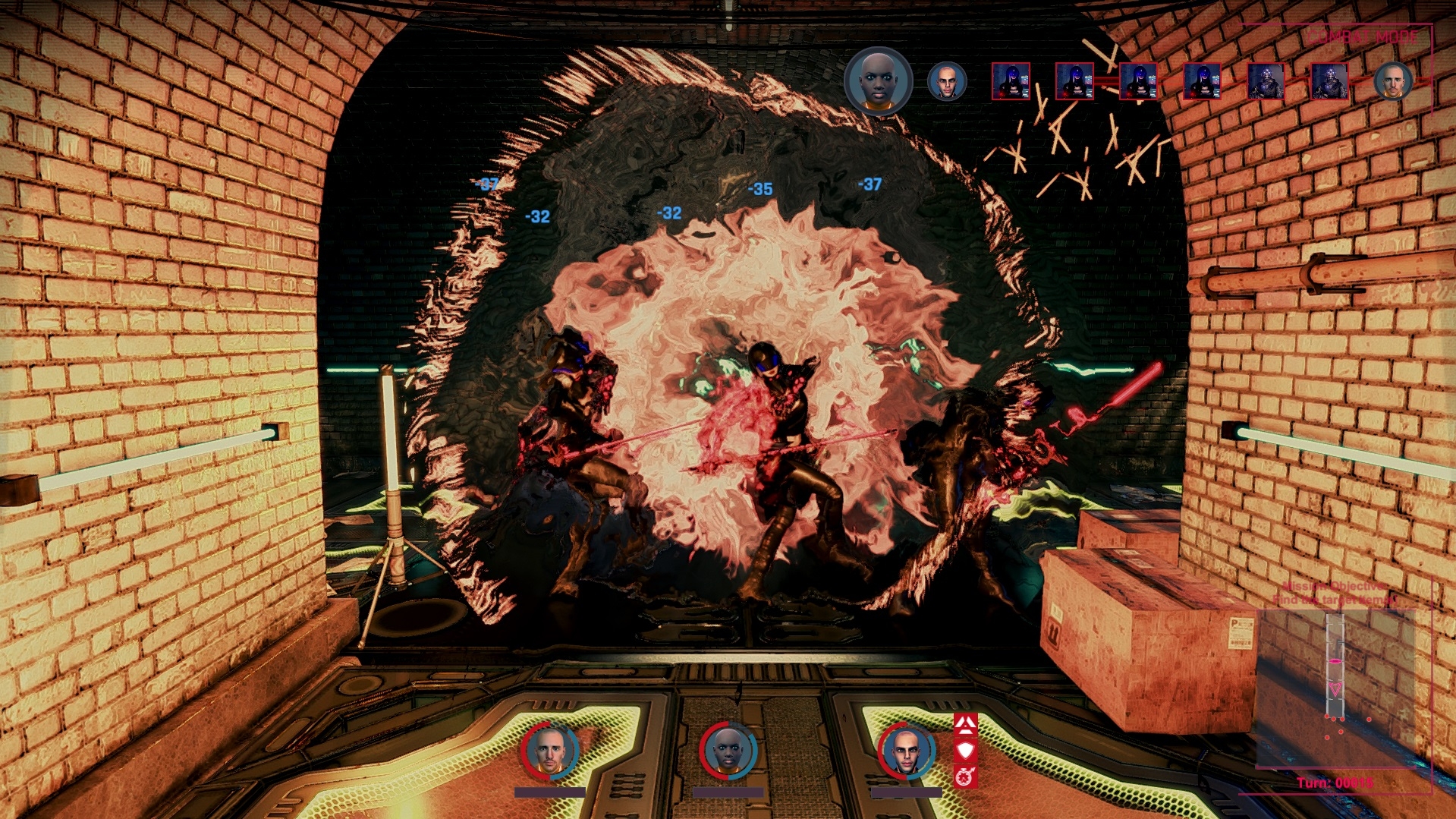Screen dimensions: 1456x819
Task: Open the Mission Objective tracker text
Action: click(1335, 593)
